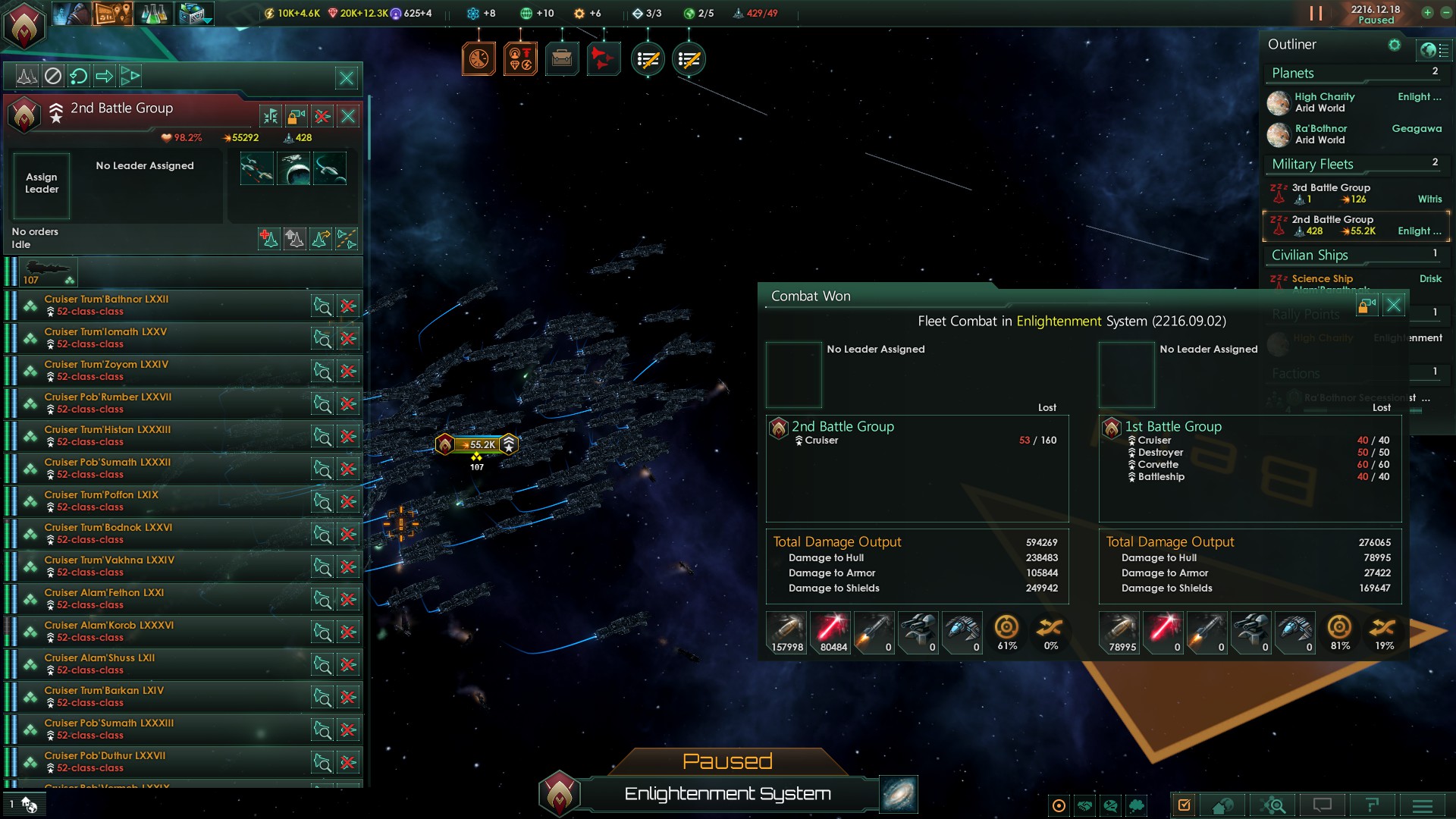The height and width of the screenshot is (819, 1456).
Task: Expand the Planets section in Outliner
Action: pos(1293,73)
